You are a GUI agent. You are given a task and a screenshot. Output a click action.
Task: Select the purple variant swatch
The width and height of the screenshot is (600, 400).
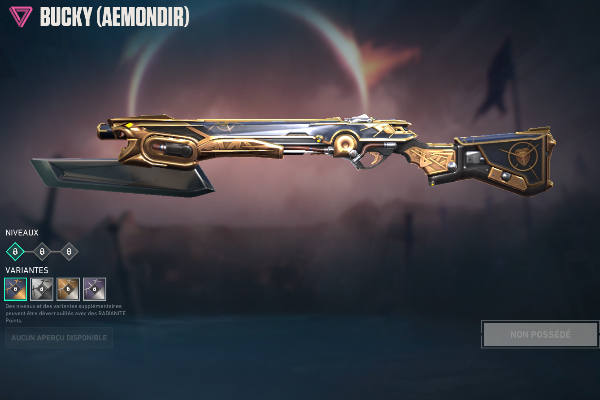(x=94, y=289)
